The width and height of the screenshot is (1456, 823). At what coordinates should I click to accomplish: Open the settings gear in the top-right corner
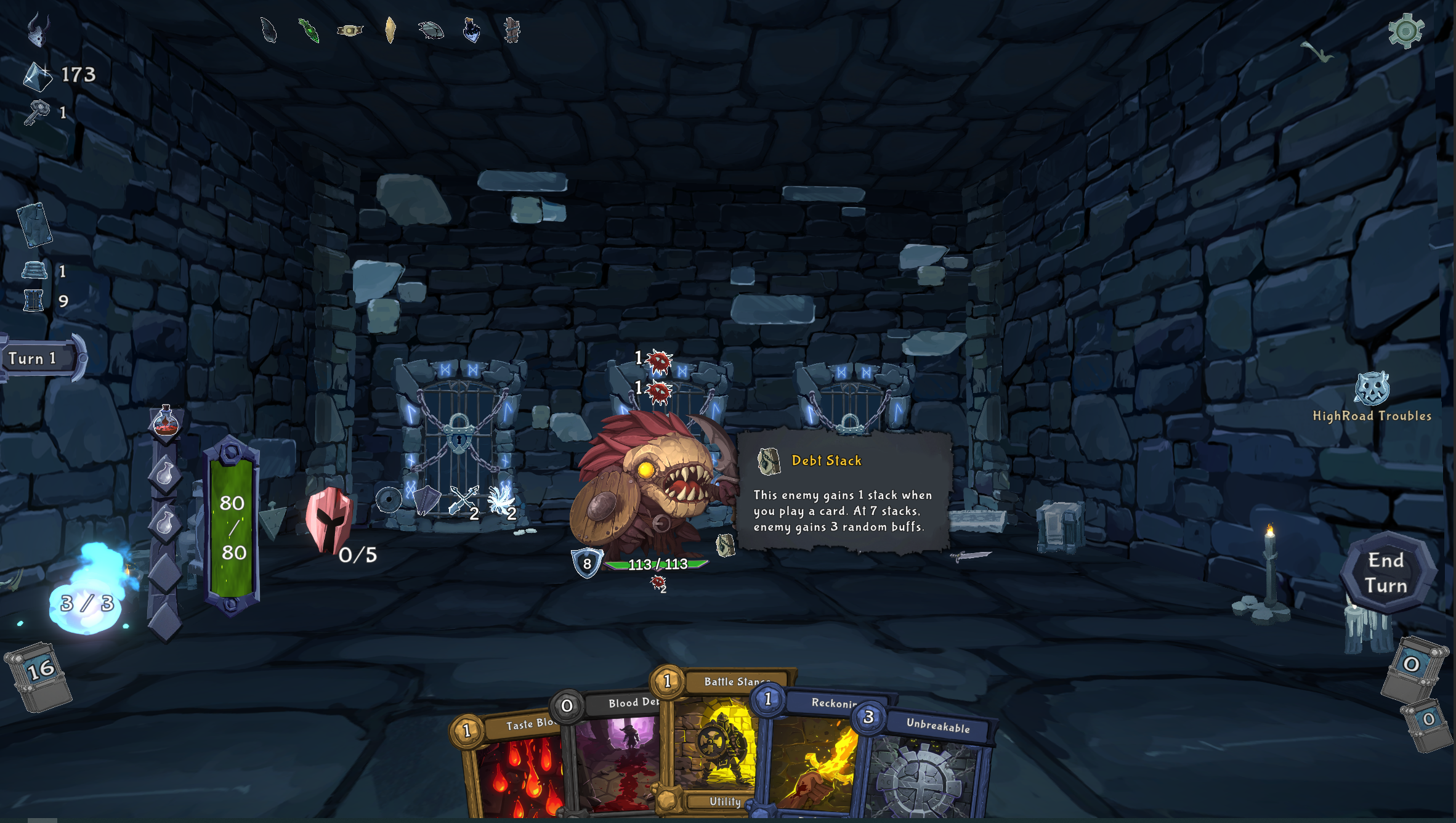pos(1406,30)
